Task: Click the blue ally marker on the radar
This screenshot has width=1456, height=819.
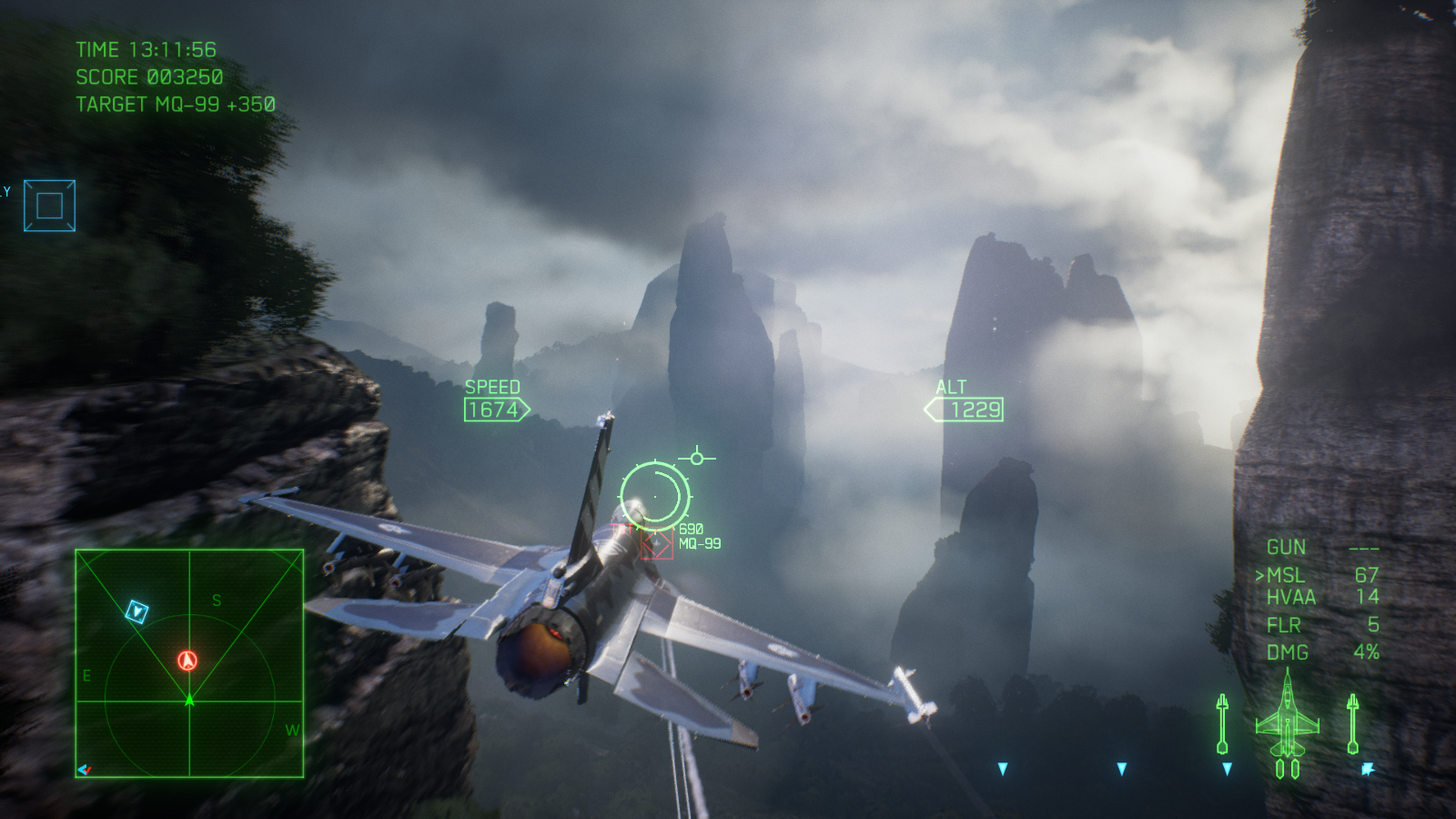Action: [136, 612]
